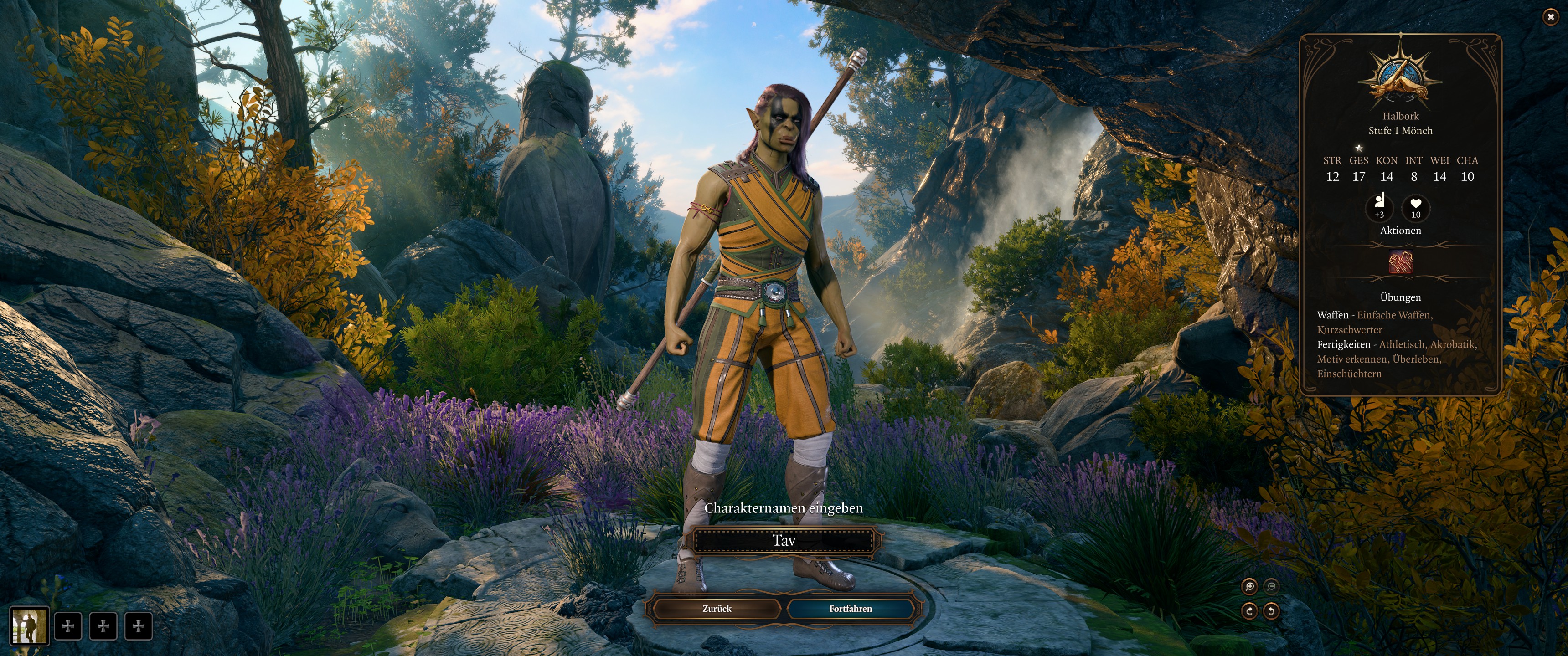
Task: Click the Fortfahren button to continue
Action: point(851,609)
